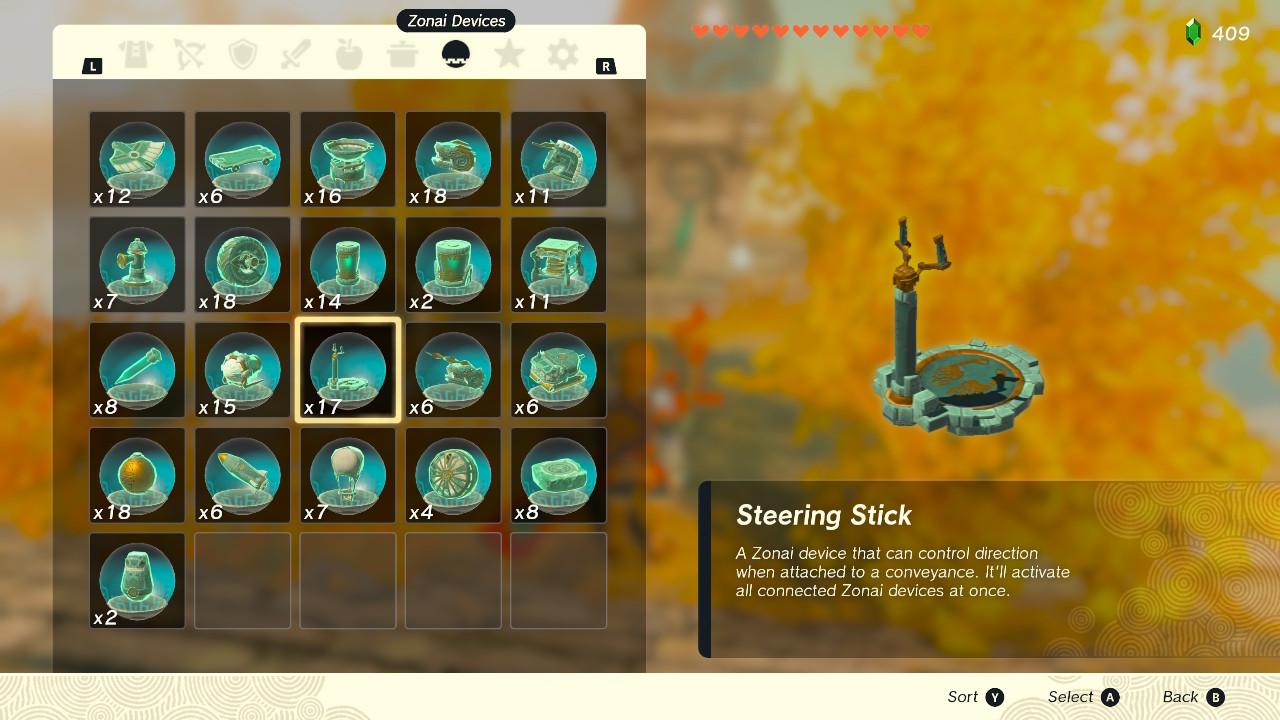Screen dimensions: 1280x720
Task: Select the Hydrant device with x7 count
Action: click(136, 263)
